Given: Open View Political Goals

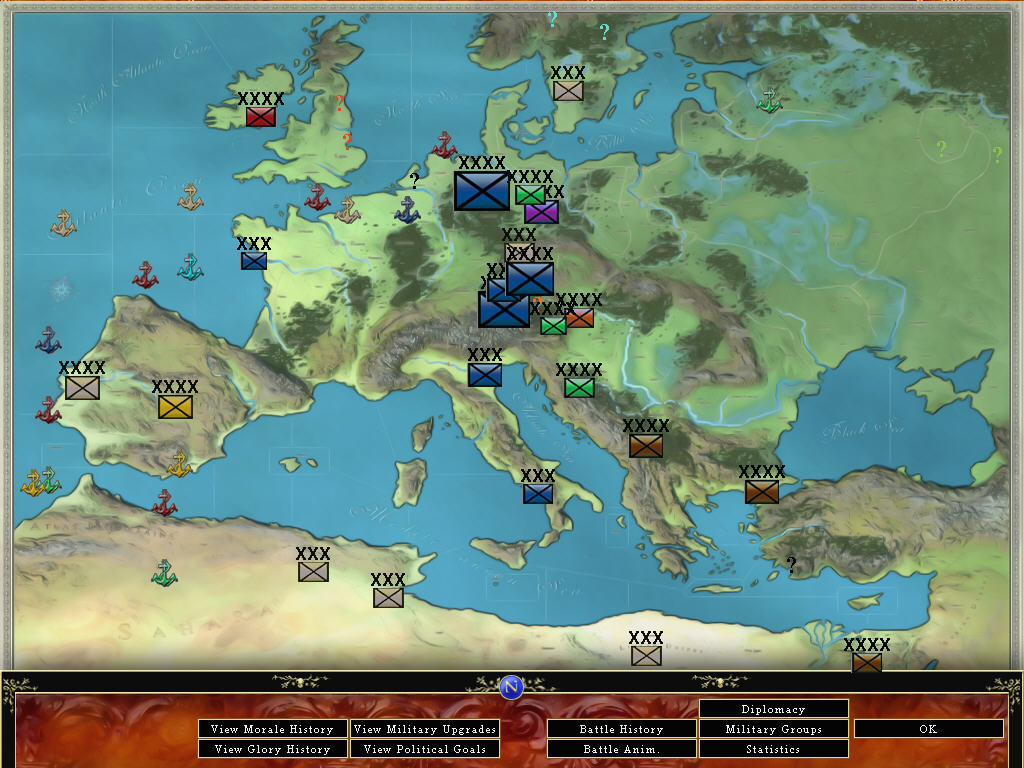Looking at the screenshot, I should (425, 749).
